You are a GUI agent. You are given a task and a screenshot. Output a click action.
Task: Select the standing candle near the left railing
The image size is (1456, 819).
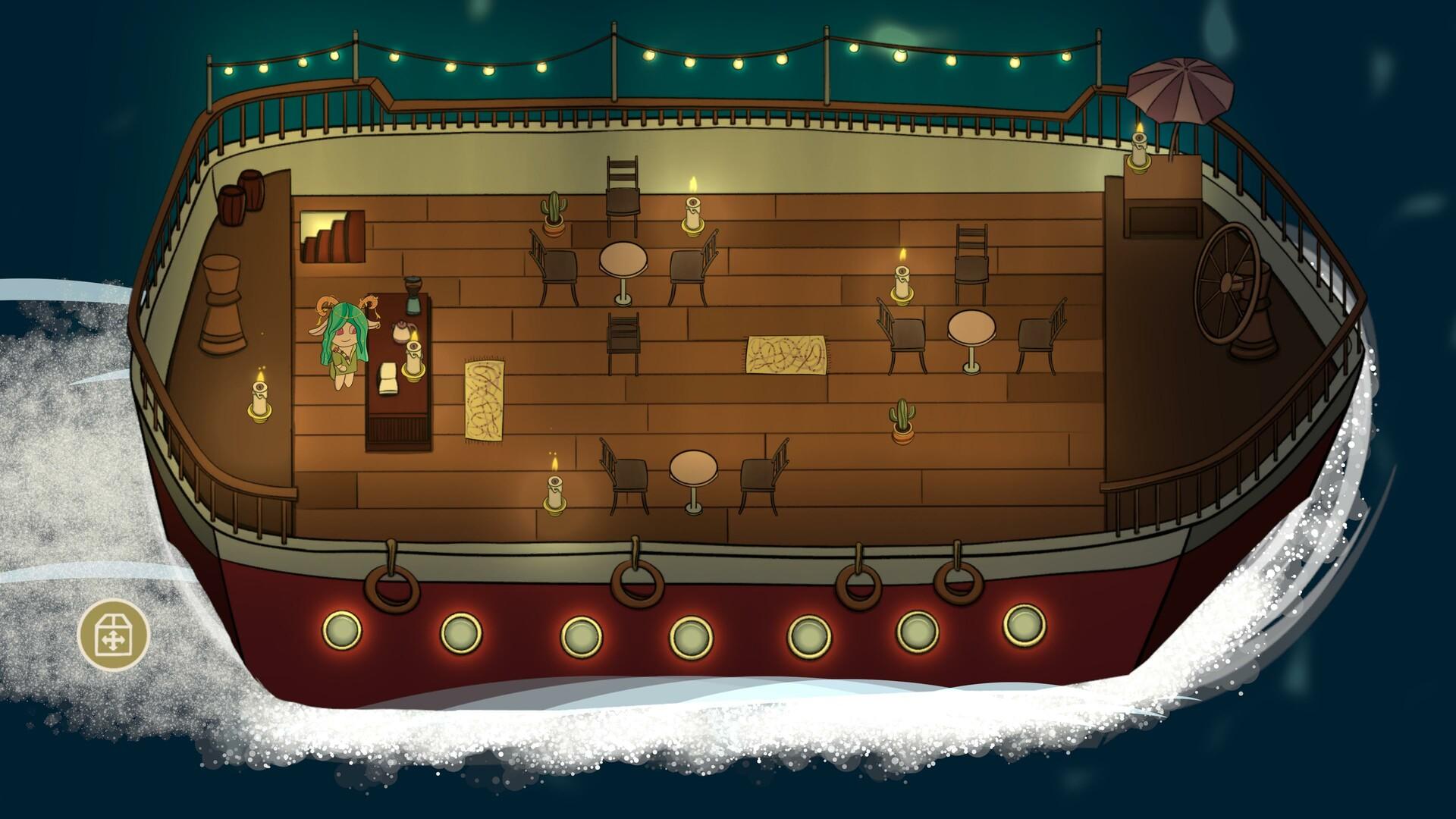point(259,402)
